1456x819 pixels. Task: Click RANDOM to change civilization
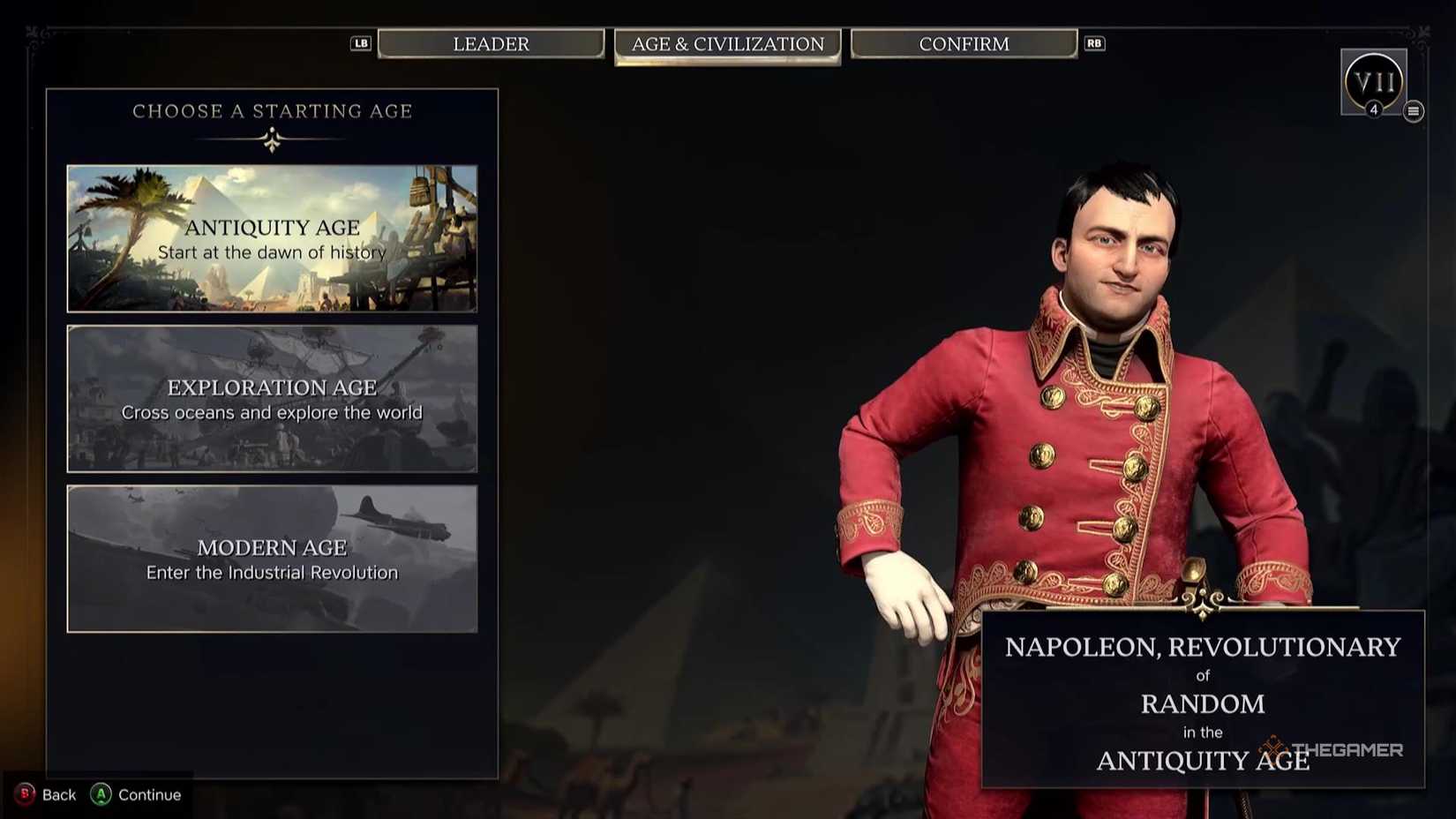point(1203,704)
